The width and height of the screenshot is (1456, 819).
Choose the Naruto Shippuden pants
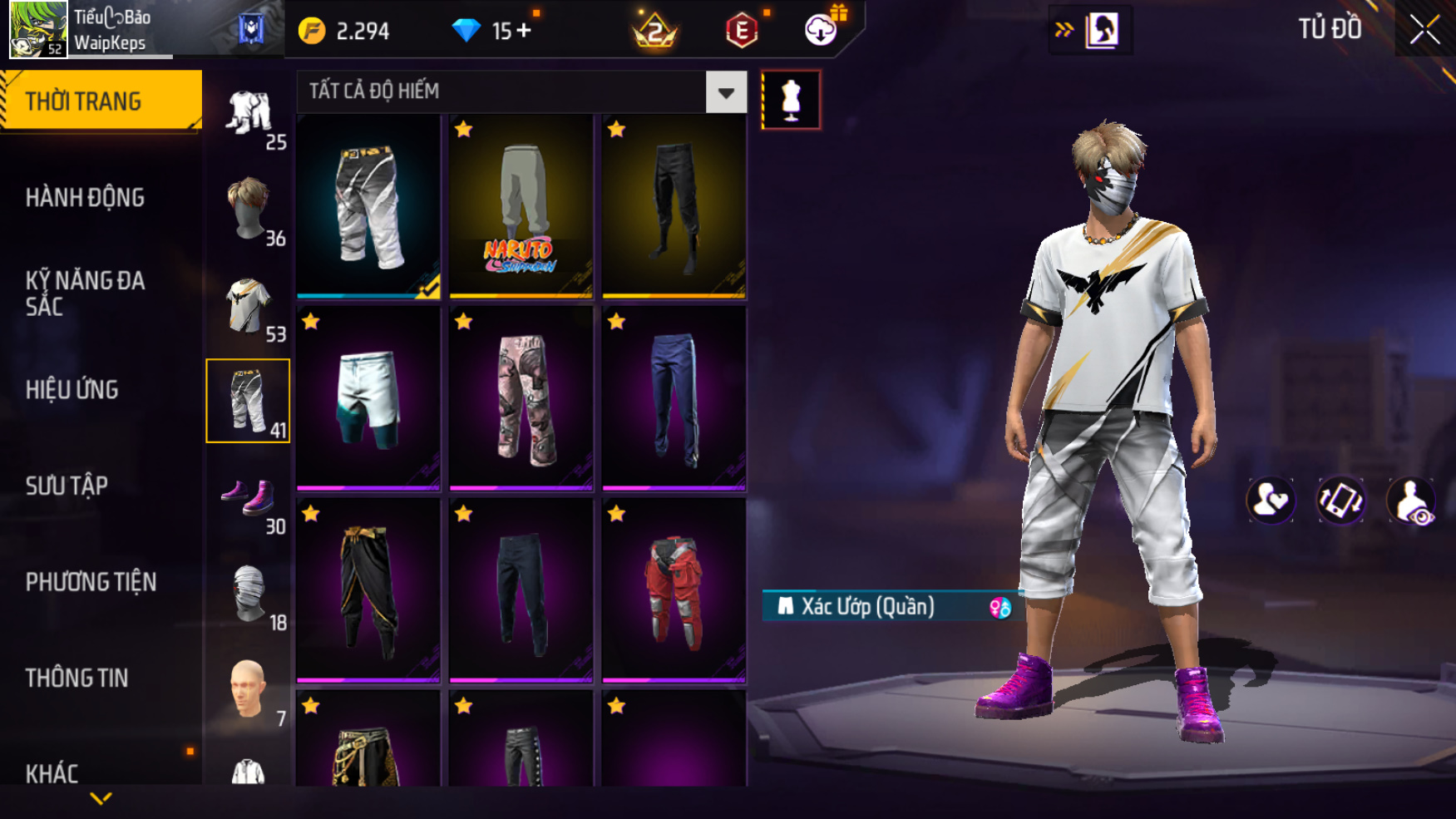(521, 206)
